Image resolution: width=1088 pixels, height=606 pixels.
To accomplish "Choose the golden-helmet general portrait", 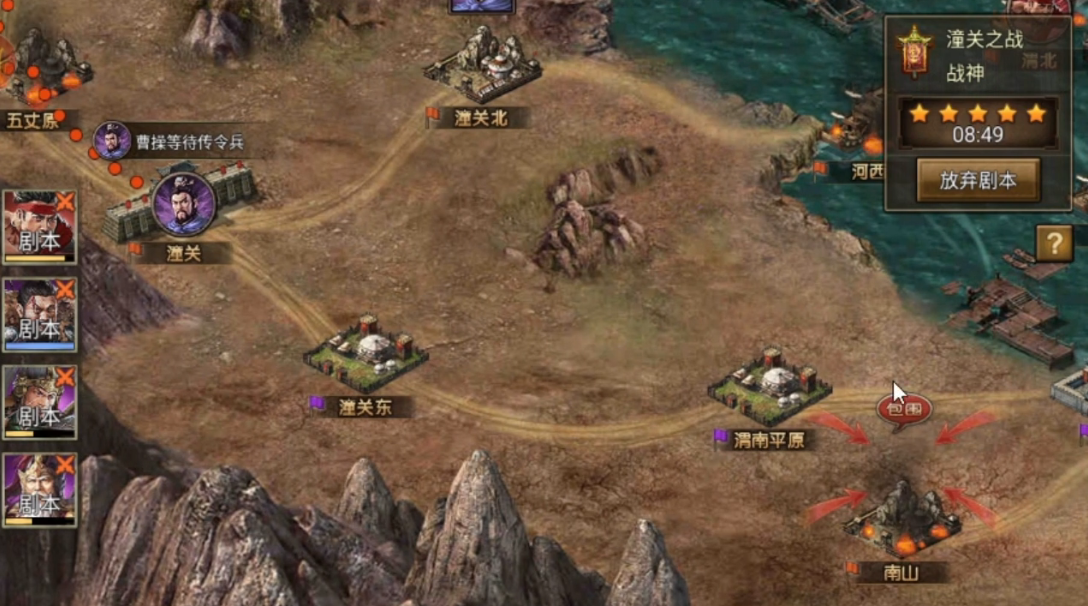I will [x=40, y=402].
